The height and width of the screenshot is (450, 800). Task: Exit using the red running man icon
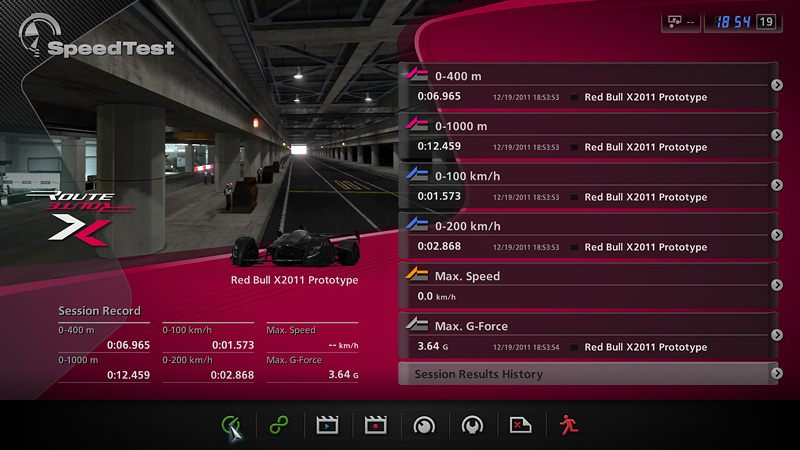(x=569, y=425)
